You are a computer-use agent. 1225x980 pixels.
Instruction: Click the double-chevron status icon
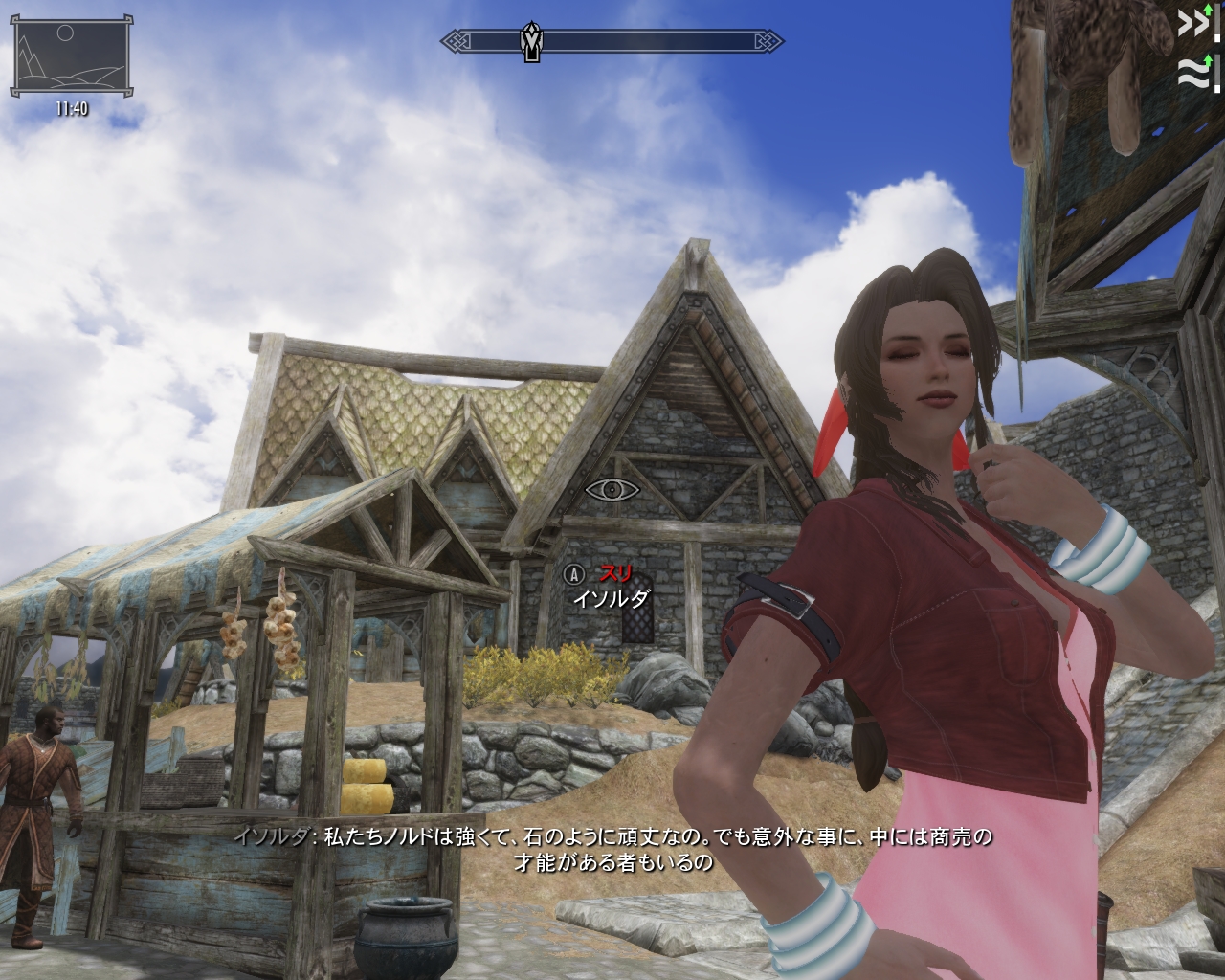pyautogui.click(x=1192, y=23)
